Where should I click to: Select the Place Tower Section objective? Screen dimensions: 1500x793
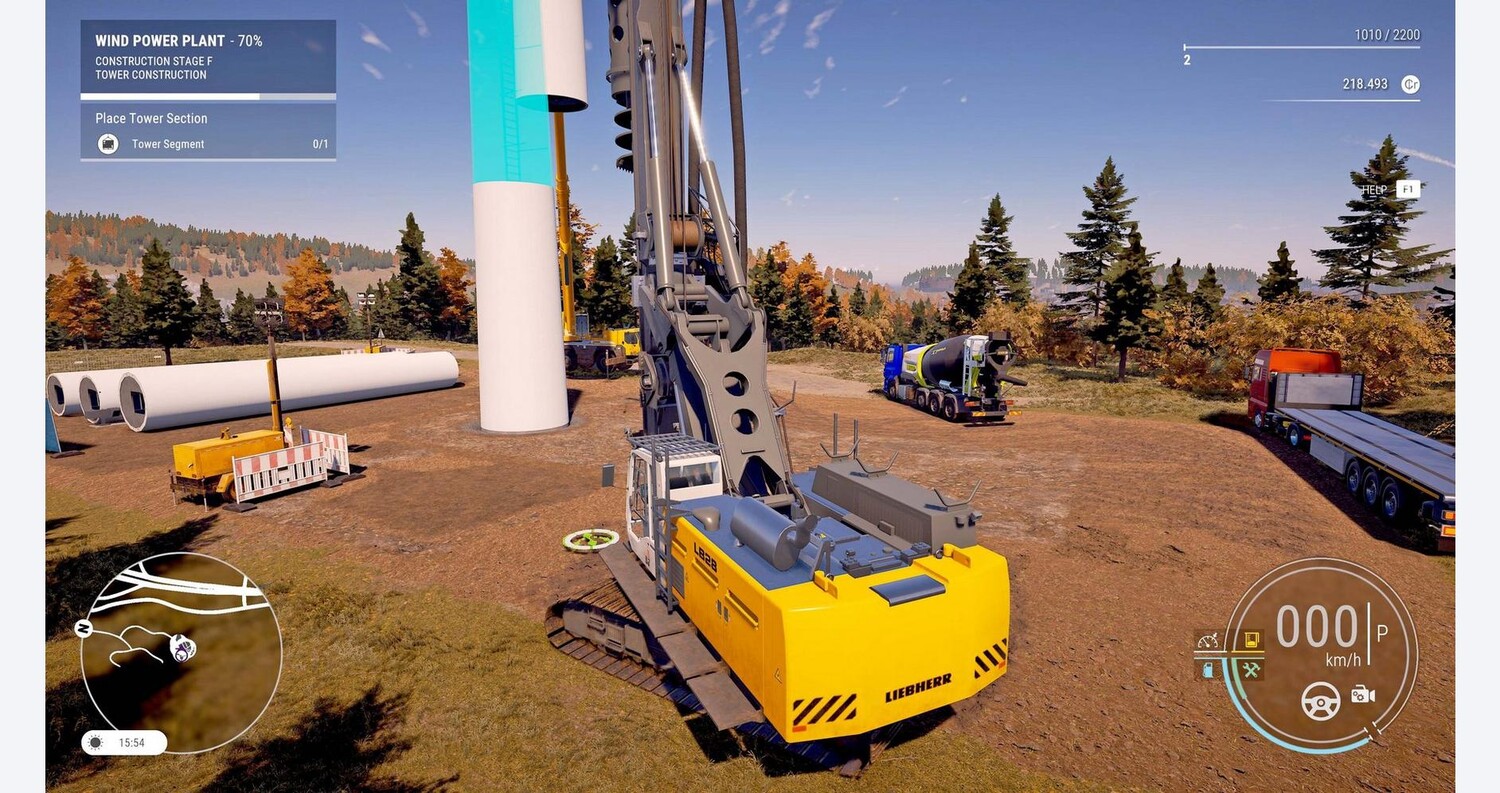coord(207,118)
